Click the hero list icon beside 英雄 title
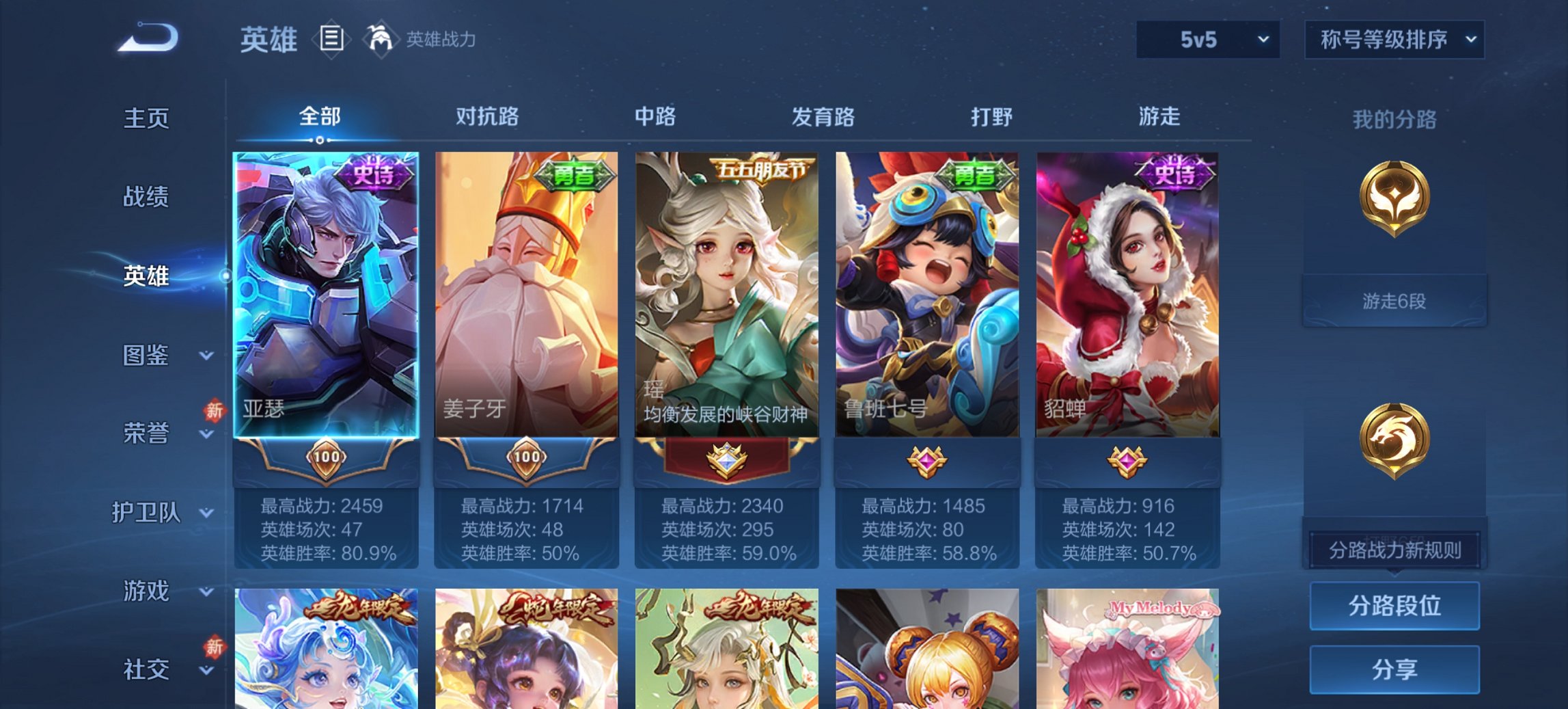 [x=331, y=40]
